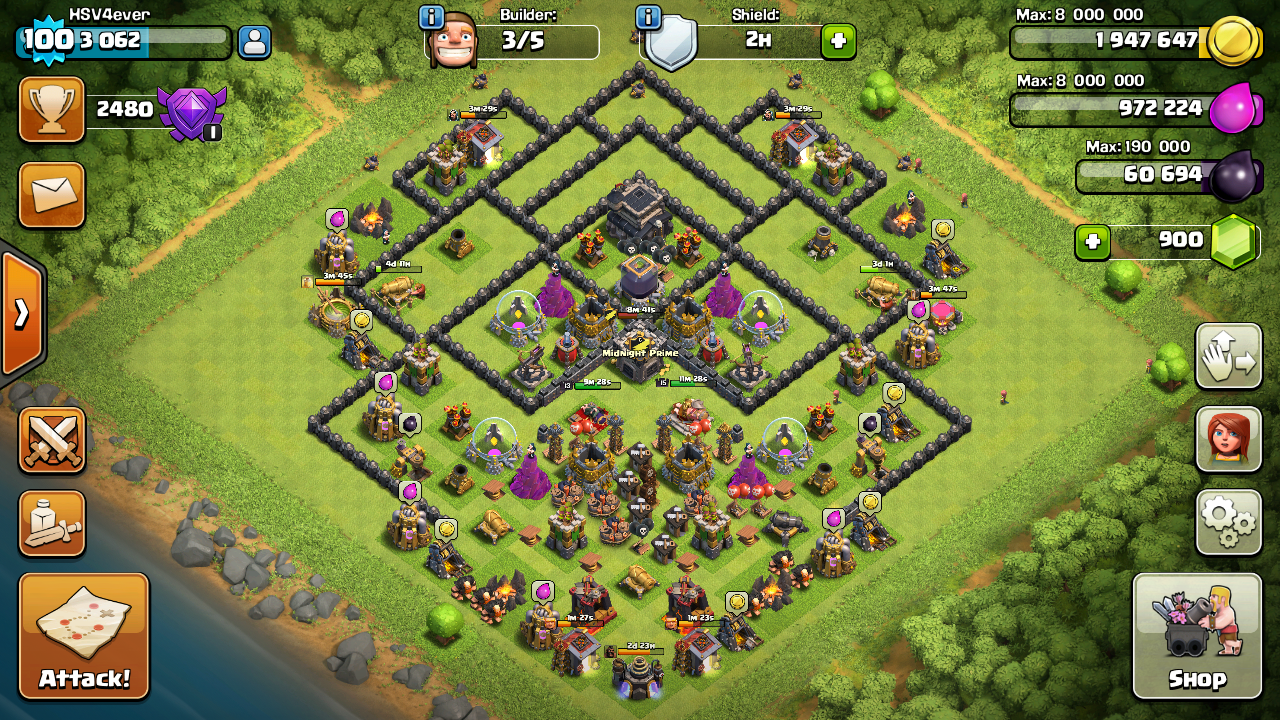
Task: Open the crossed swords clan war button
Action: tap(52, 440)
